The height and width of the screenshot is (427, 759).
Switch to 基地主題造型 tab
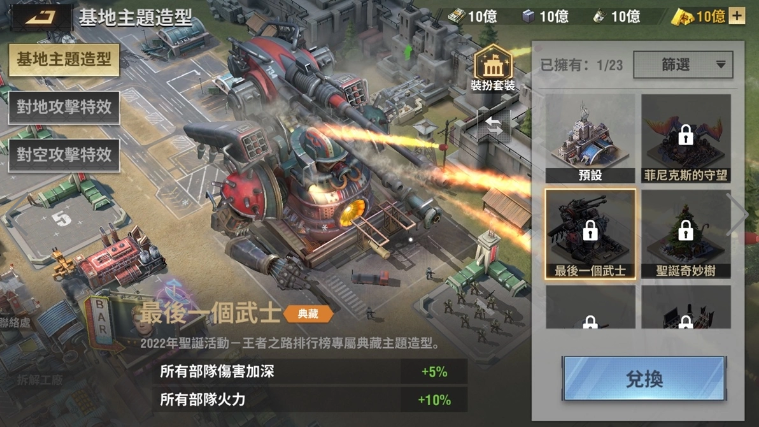(64, 60)
